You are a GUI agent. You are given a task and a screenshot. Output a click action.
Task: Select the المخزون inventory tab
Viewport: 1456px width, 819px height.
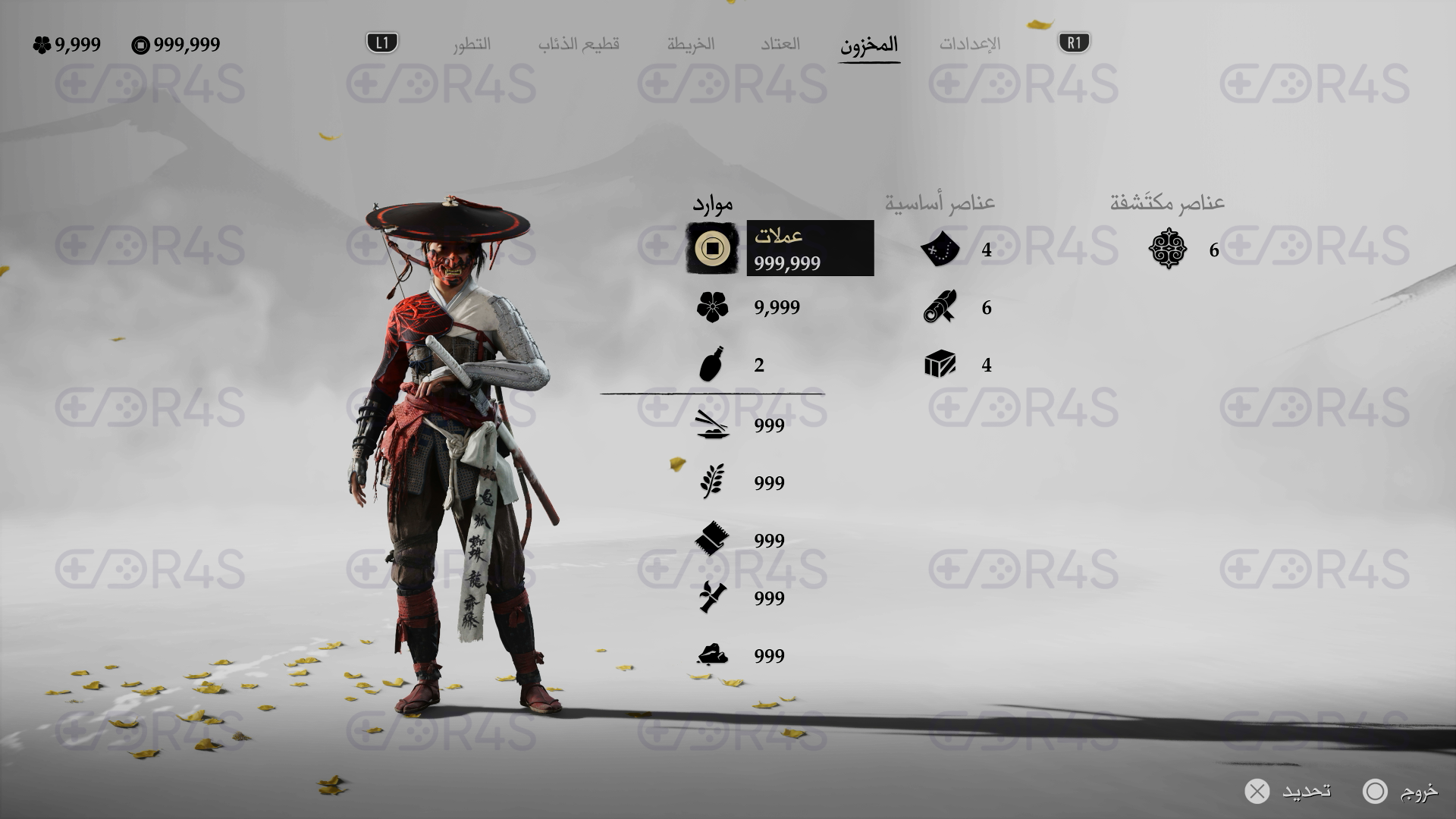869,44
